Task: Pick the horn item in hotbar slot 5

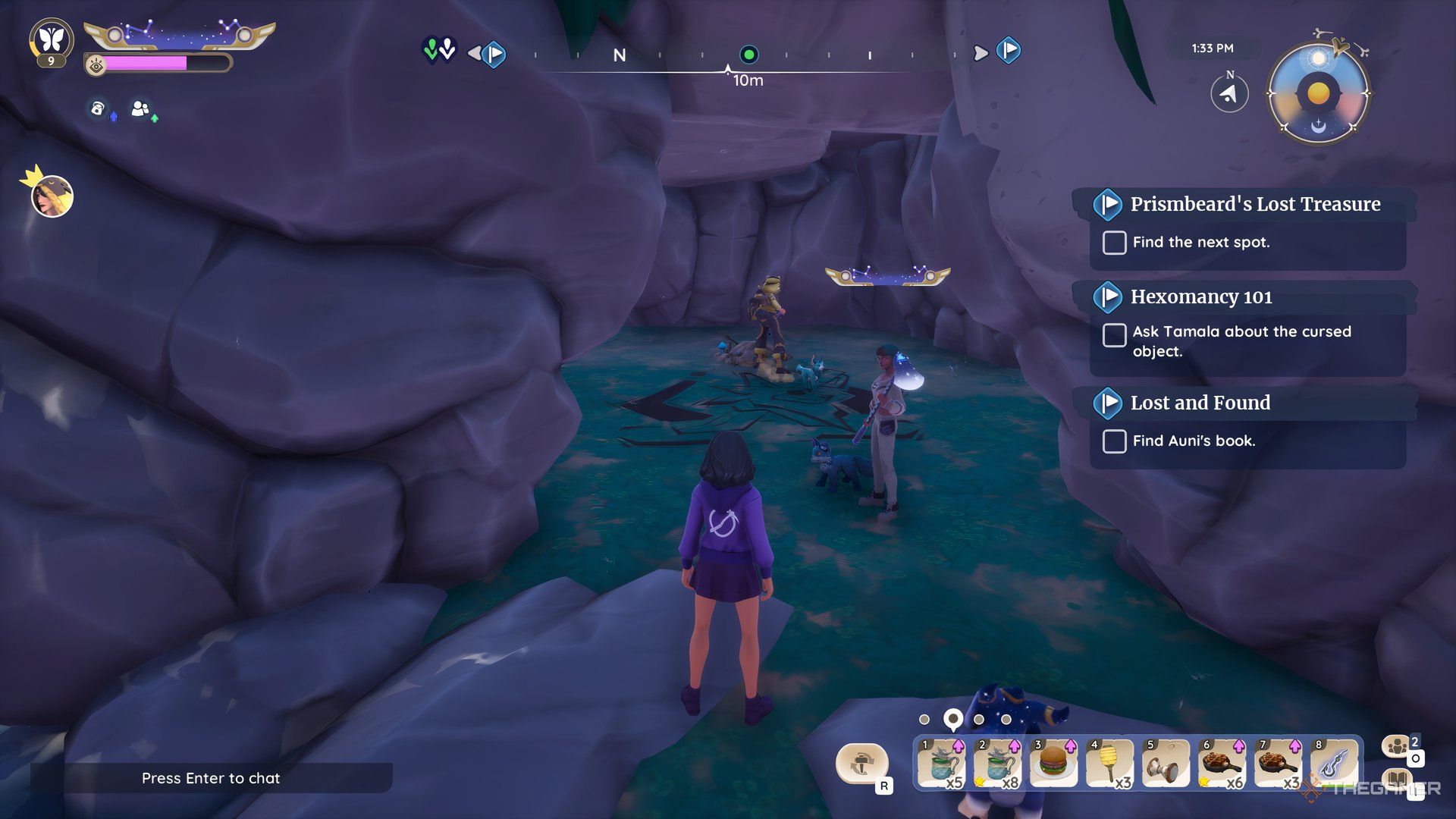Action: pyautogui.click(x=1165, y=762)
